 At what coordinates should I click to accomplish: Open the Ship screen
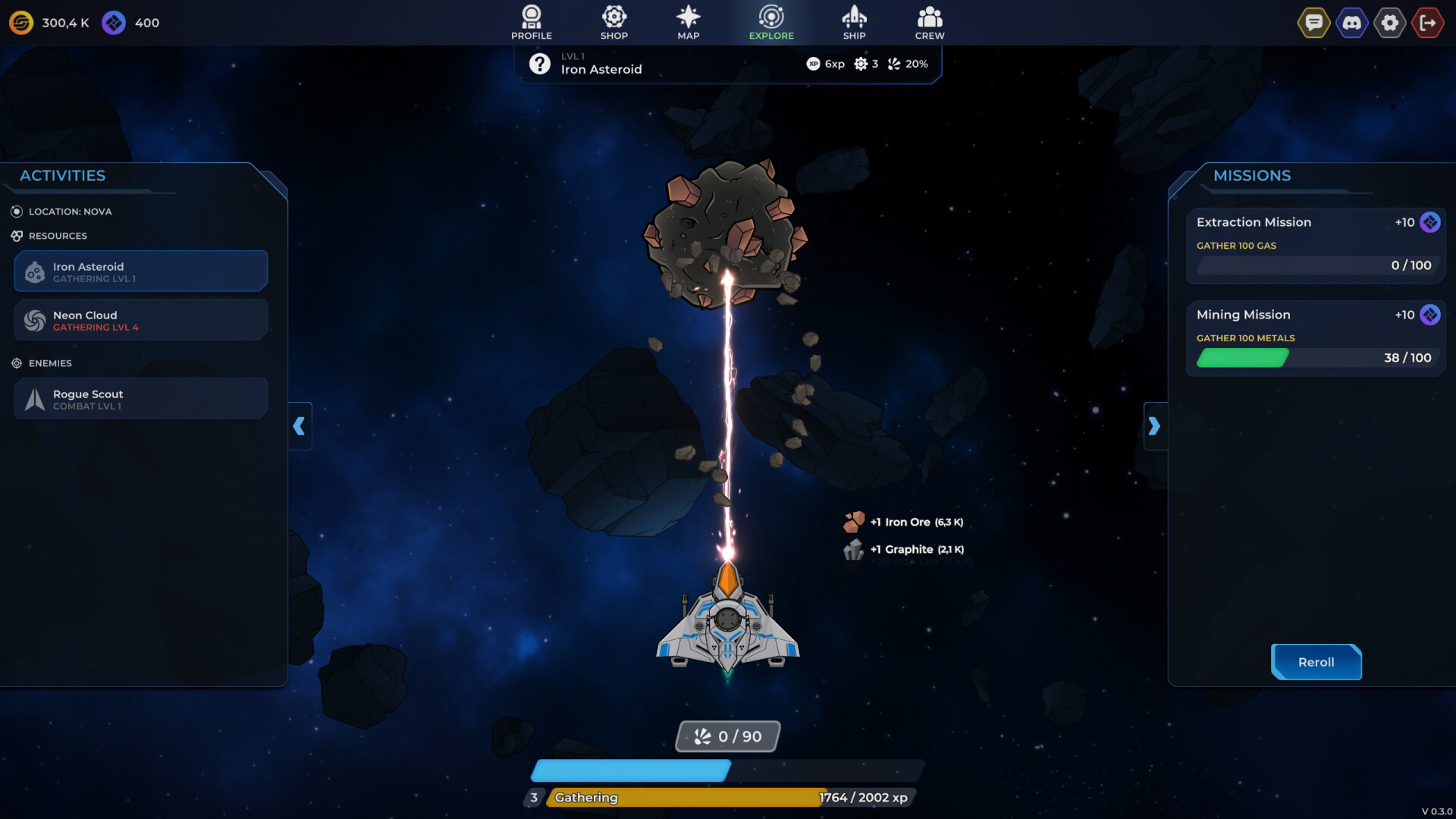(855, 22)
